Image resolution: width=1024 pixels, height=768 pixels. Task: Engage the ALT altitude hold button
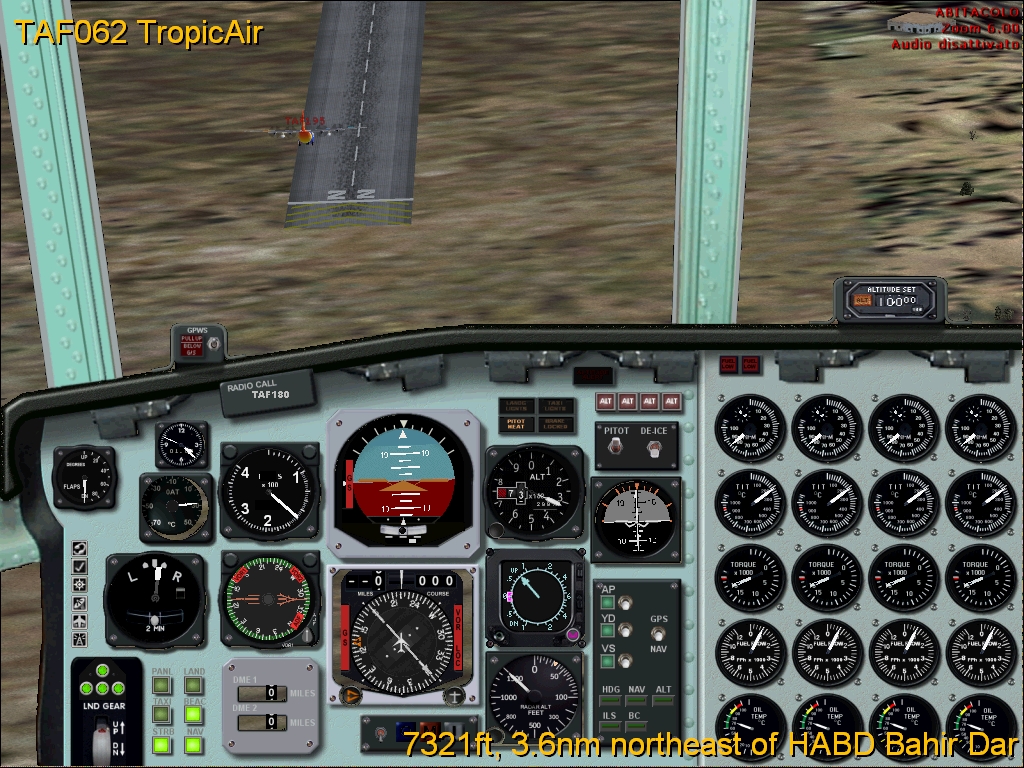664,701
